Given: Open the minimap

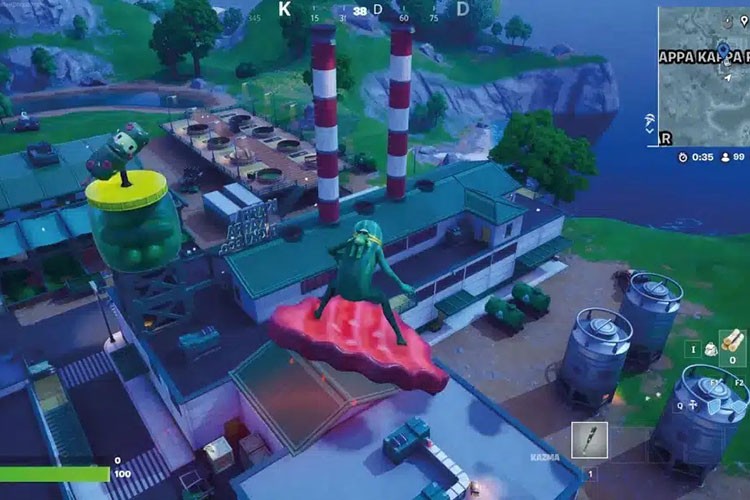Looking at the screenshot, I should click(x=703, y=75).
